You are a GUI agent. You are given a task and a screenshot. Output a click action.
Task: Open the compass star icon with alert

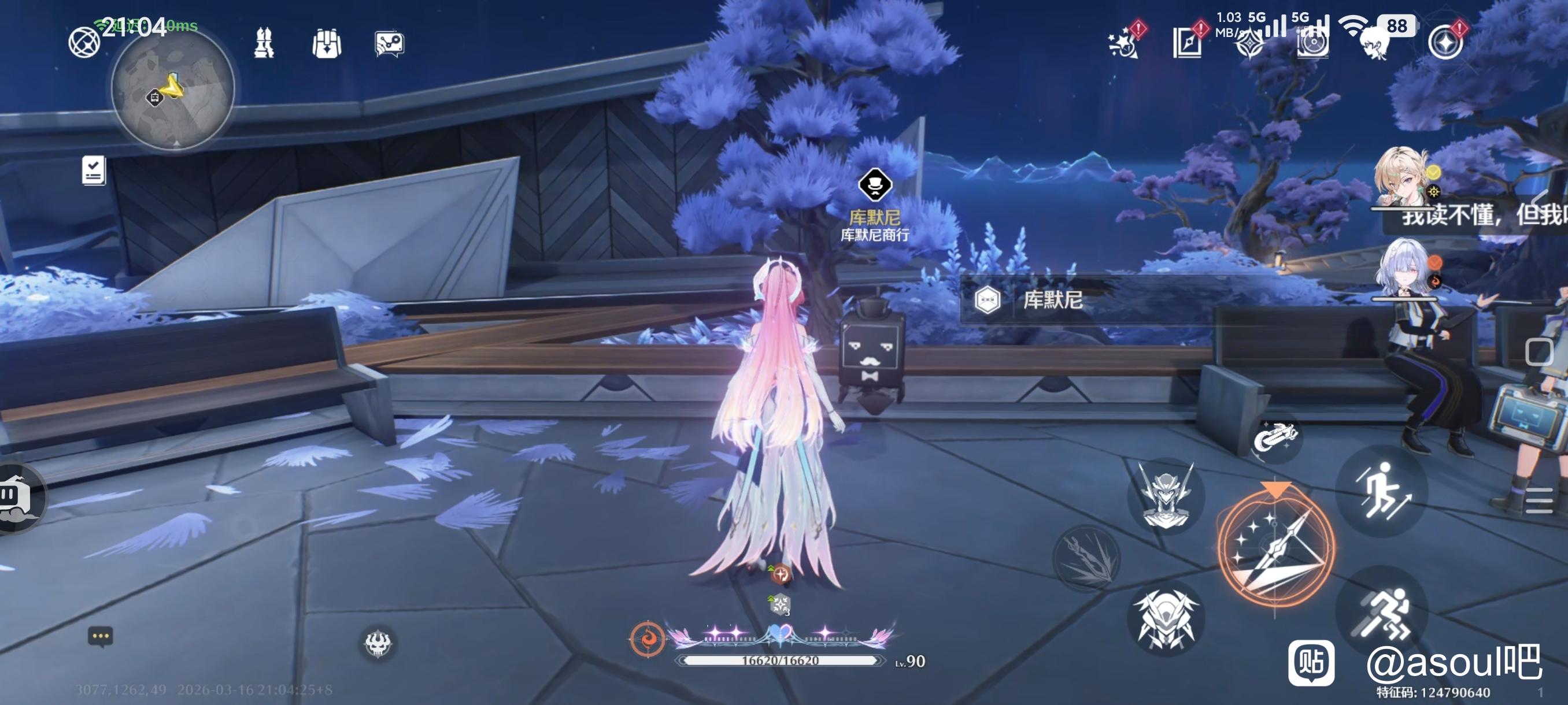[x=1445, y=42]
